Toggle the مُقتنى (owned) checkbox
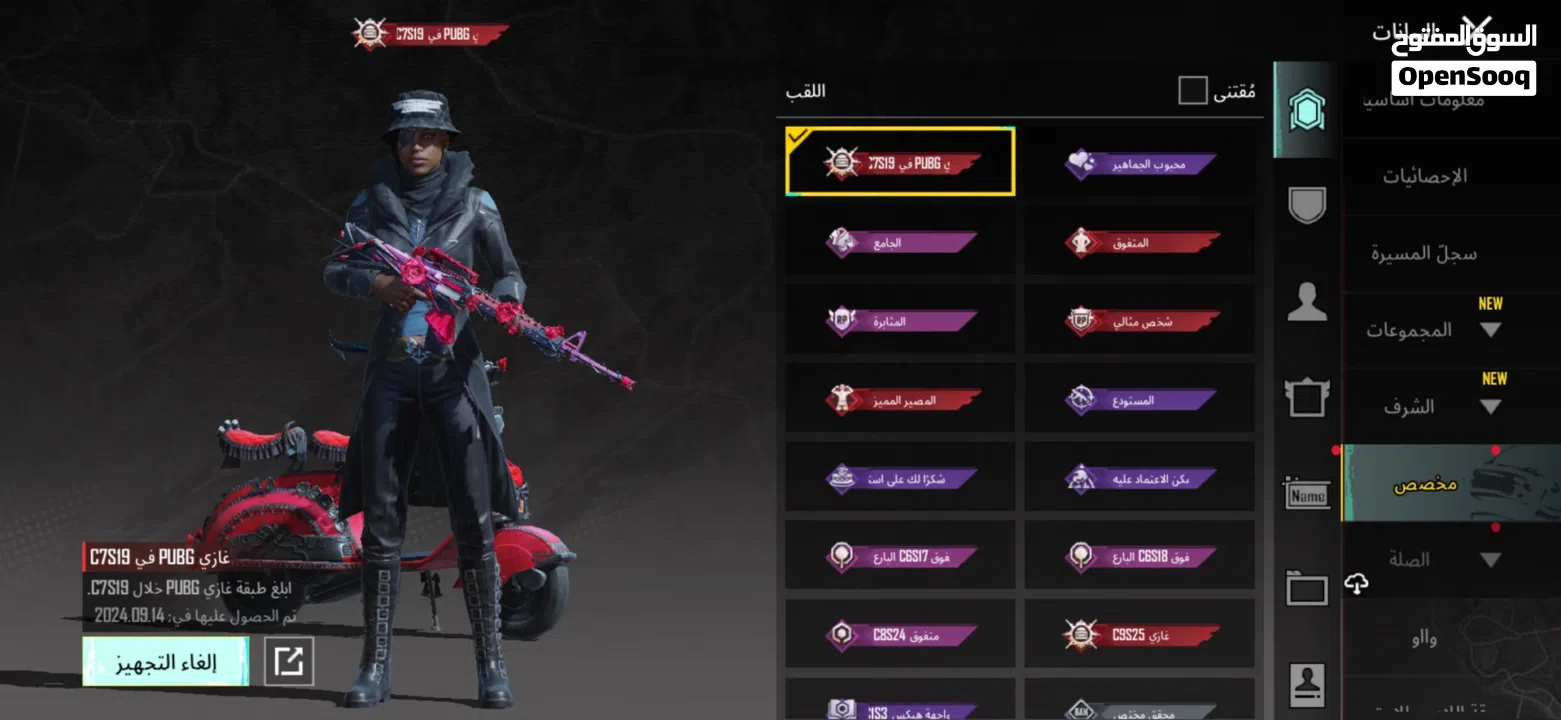The height and width of the screenshot is (720, 1561). tap(1193, 91)
